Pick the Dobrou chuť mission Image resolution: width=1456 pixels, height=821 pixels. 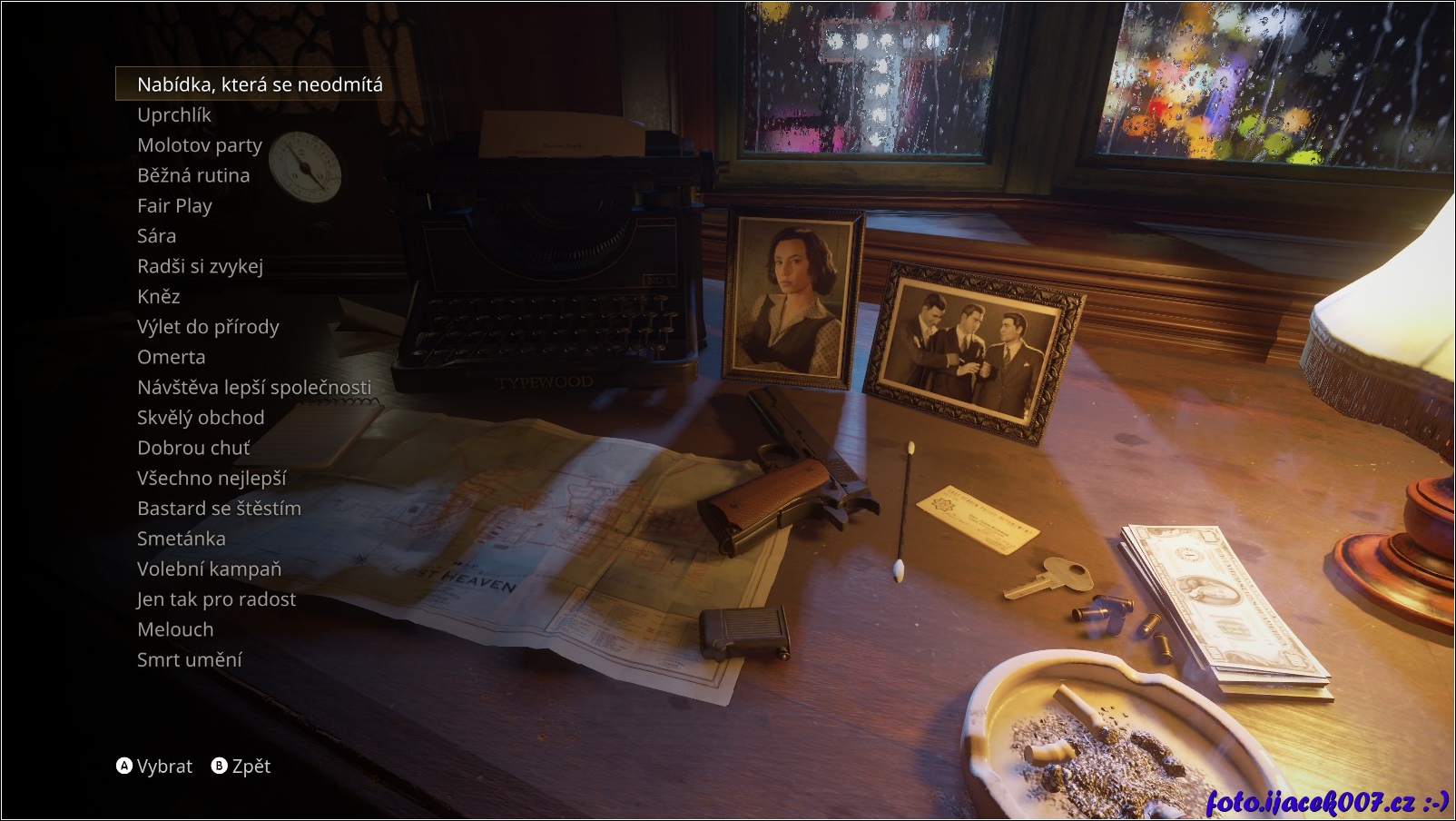193,448
